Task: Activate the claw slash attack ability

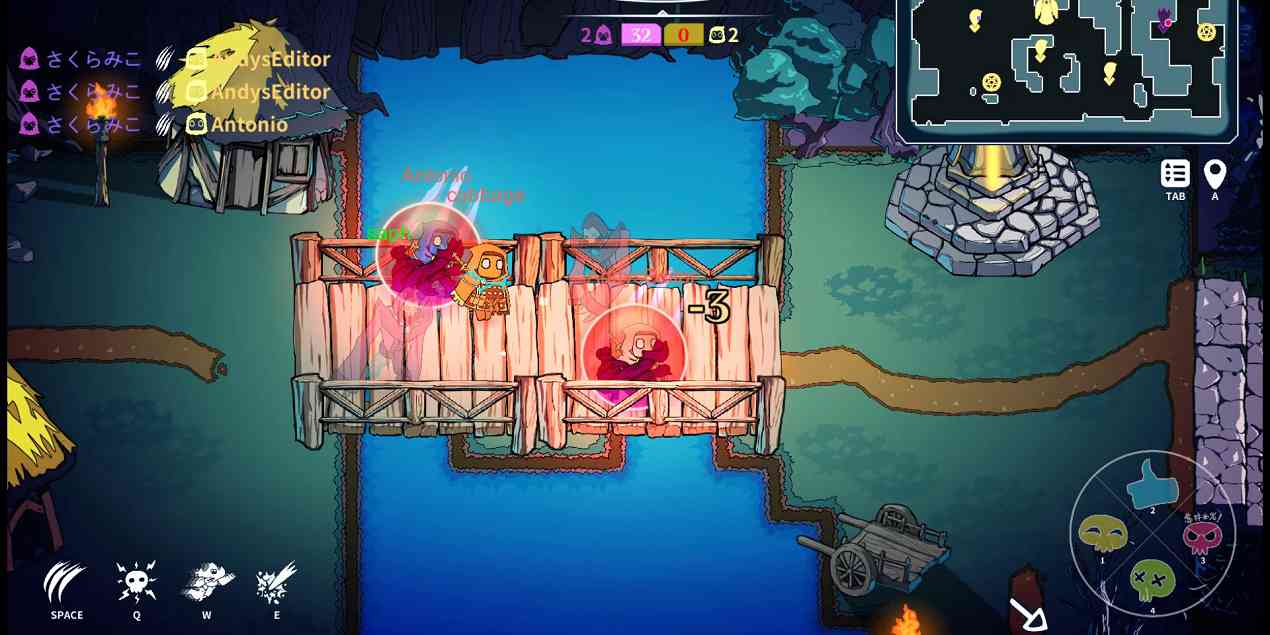Action: (x=66, y=583)
